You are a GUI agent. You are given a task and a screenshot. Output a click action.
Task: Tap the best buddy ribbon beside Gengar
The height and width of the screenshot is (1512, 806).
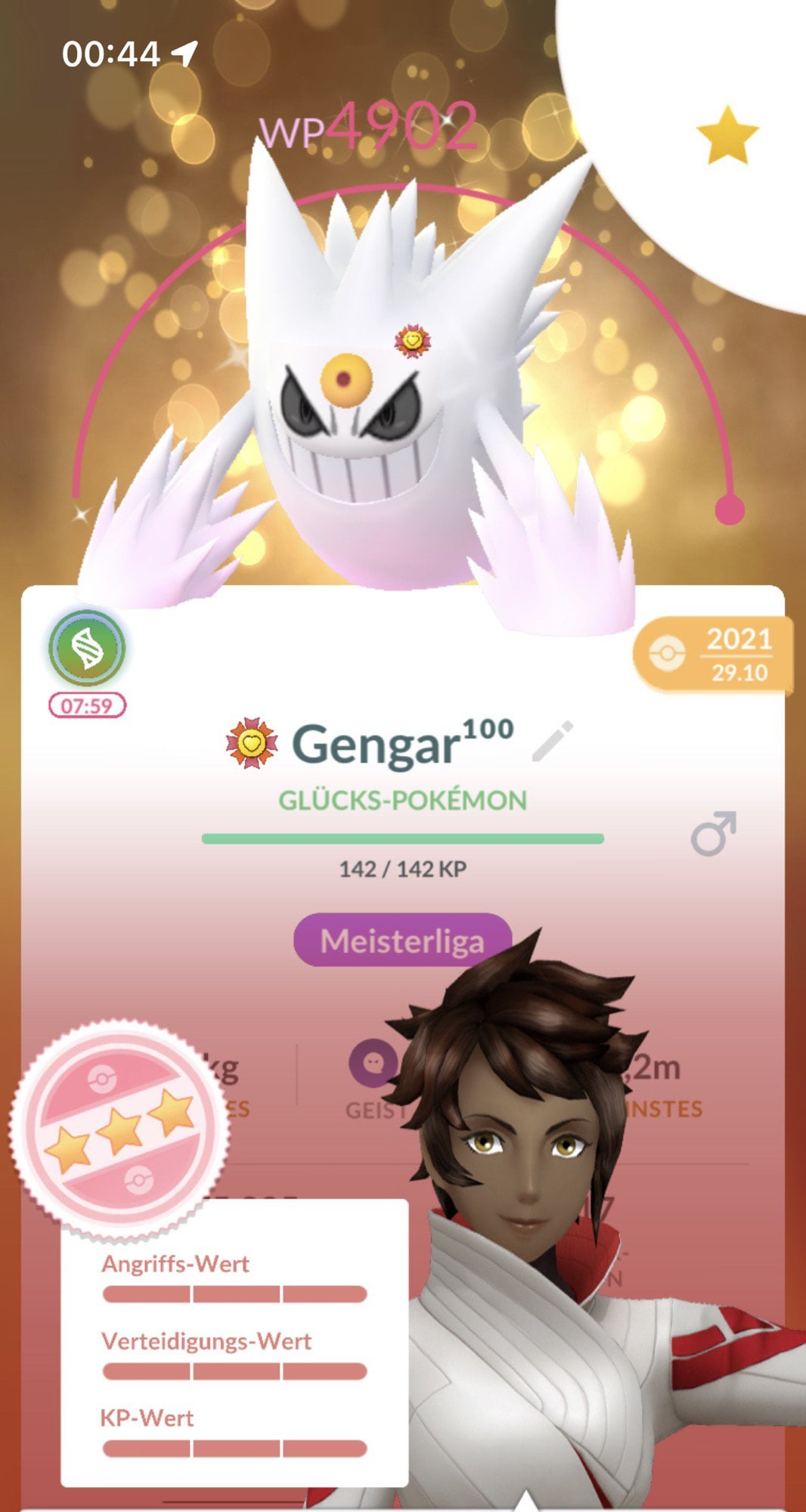[x=252, y=744]
